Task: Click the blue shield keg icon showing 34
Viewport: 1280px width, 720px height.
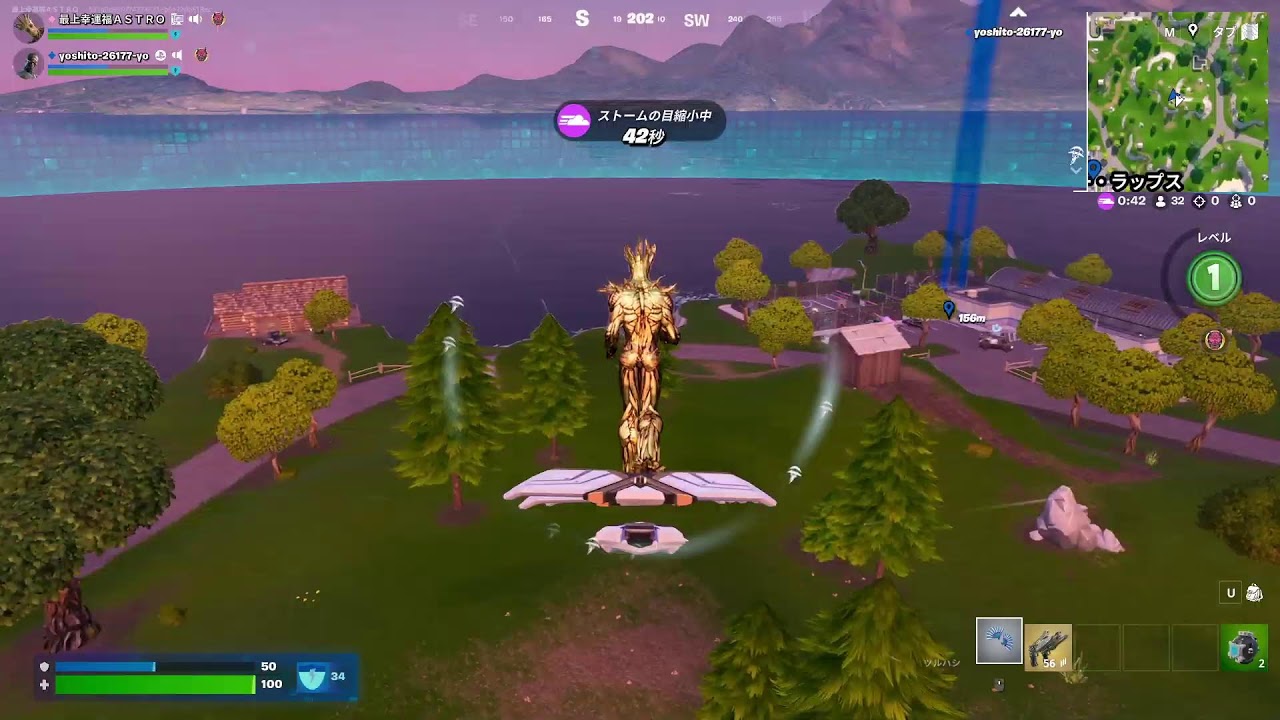Action: click(312, 677)
